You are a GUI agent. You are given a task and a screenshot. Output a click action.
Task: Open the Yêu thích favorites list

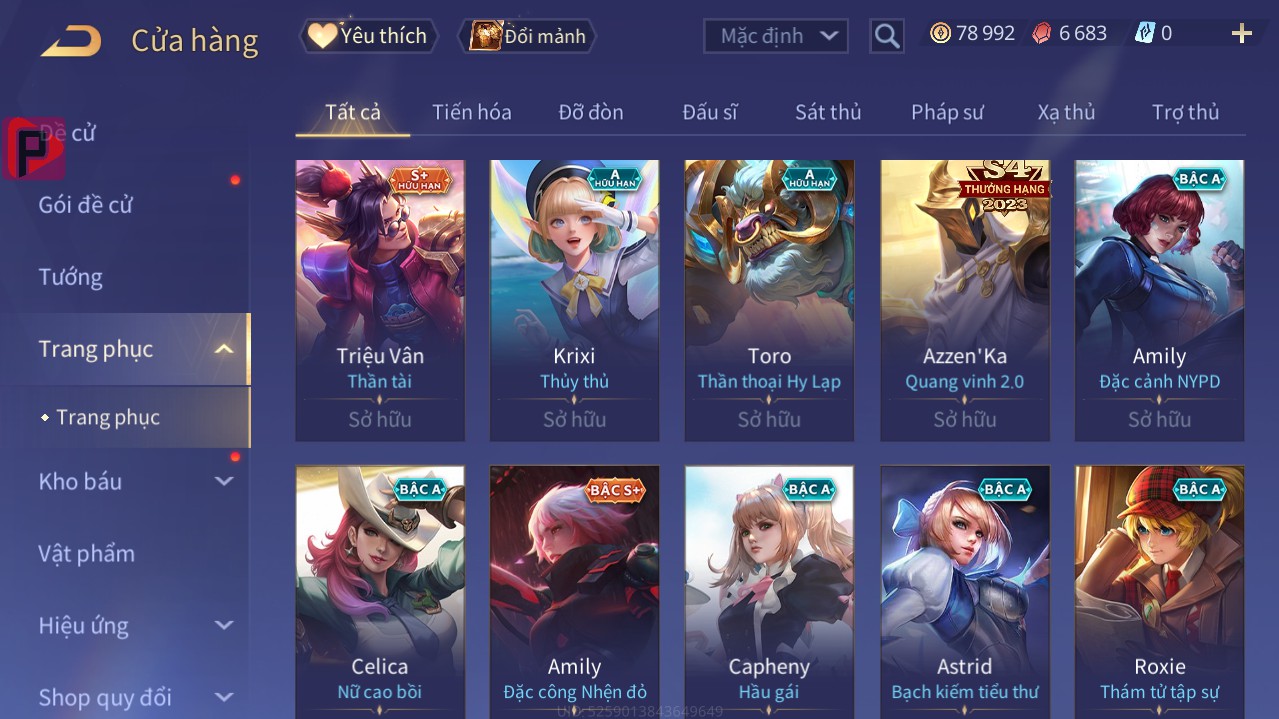368,36
